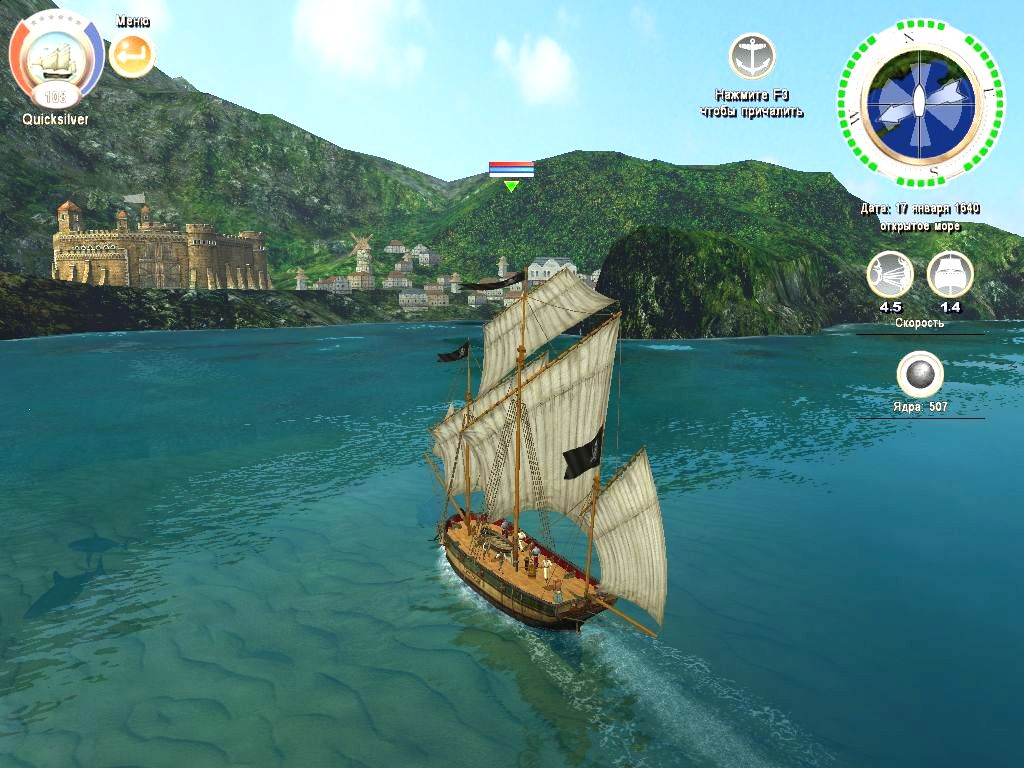Open the compass minimap
The image size is (1024, 768).
coord(919,105)
